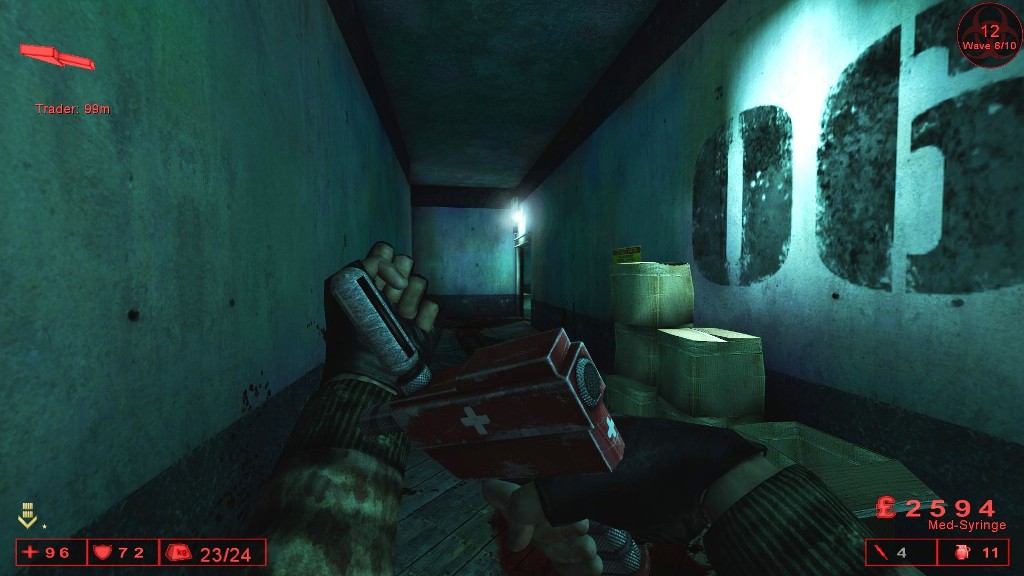Click the red trader direction arrow
Viewport: 1024px width, 576px height.
(x=57, y=56)
